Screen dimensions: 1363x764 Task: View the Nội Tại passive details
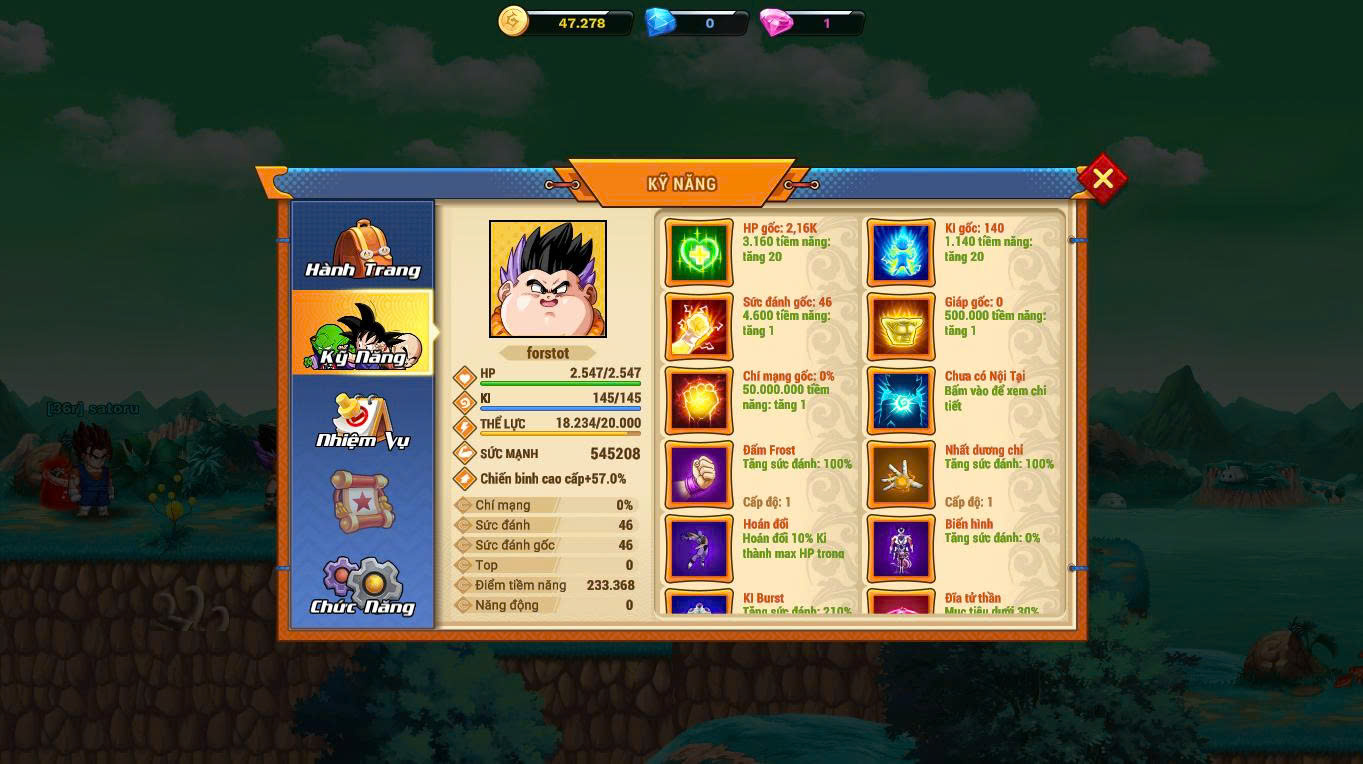click(901, 401)
